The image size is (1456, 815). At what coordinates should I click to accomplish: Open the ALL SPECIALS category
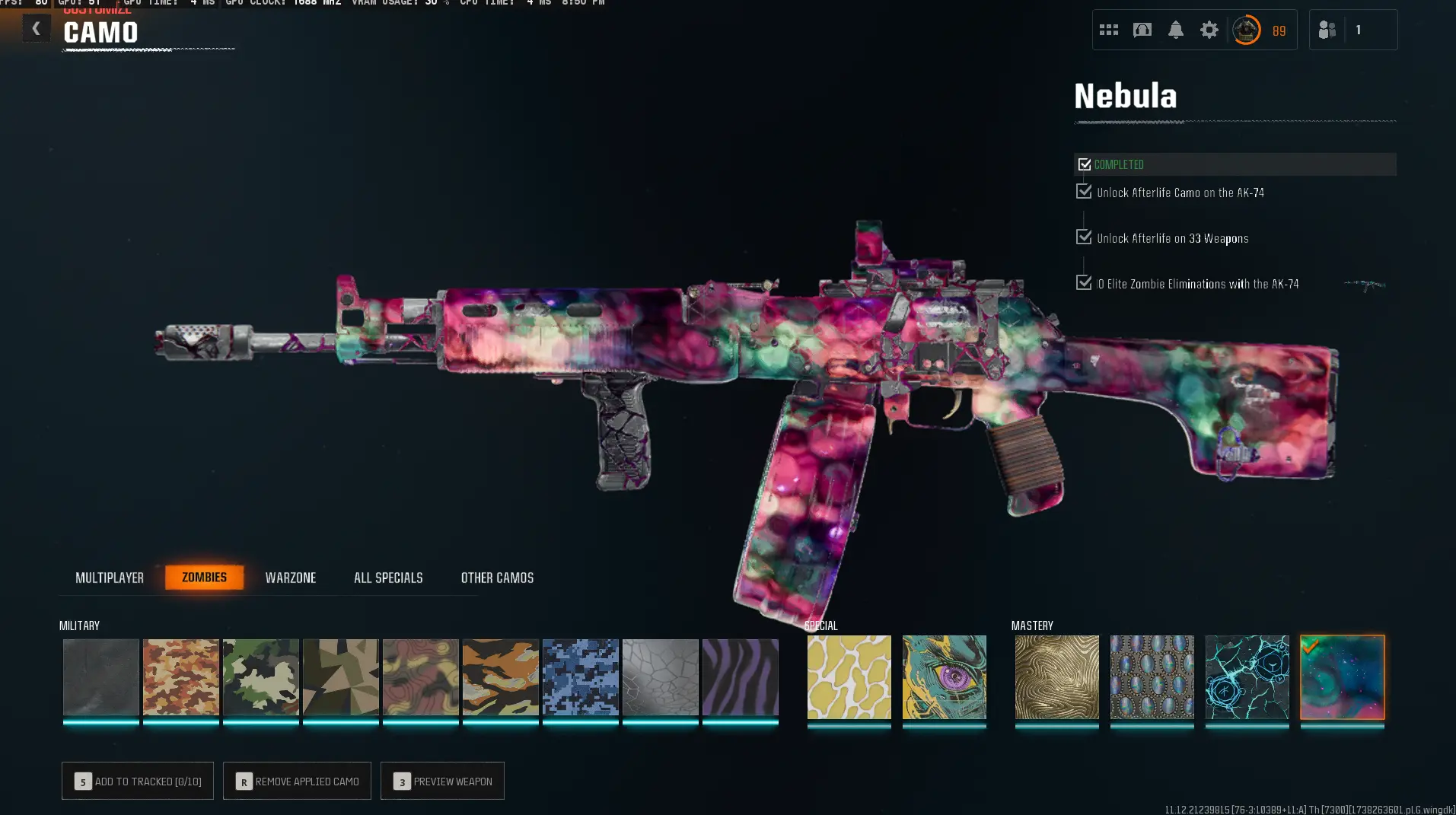[388, 577]
